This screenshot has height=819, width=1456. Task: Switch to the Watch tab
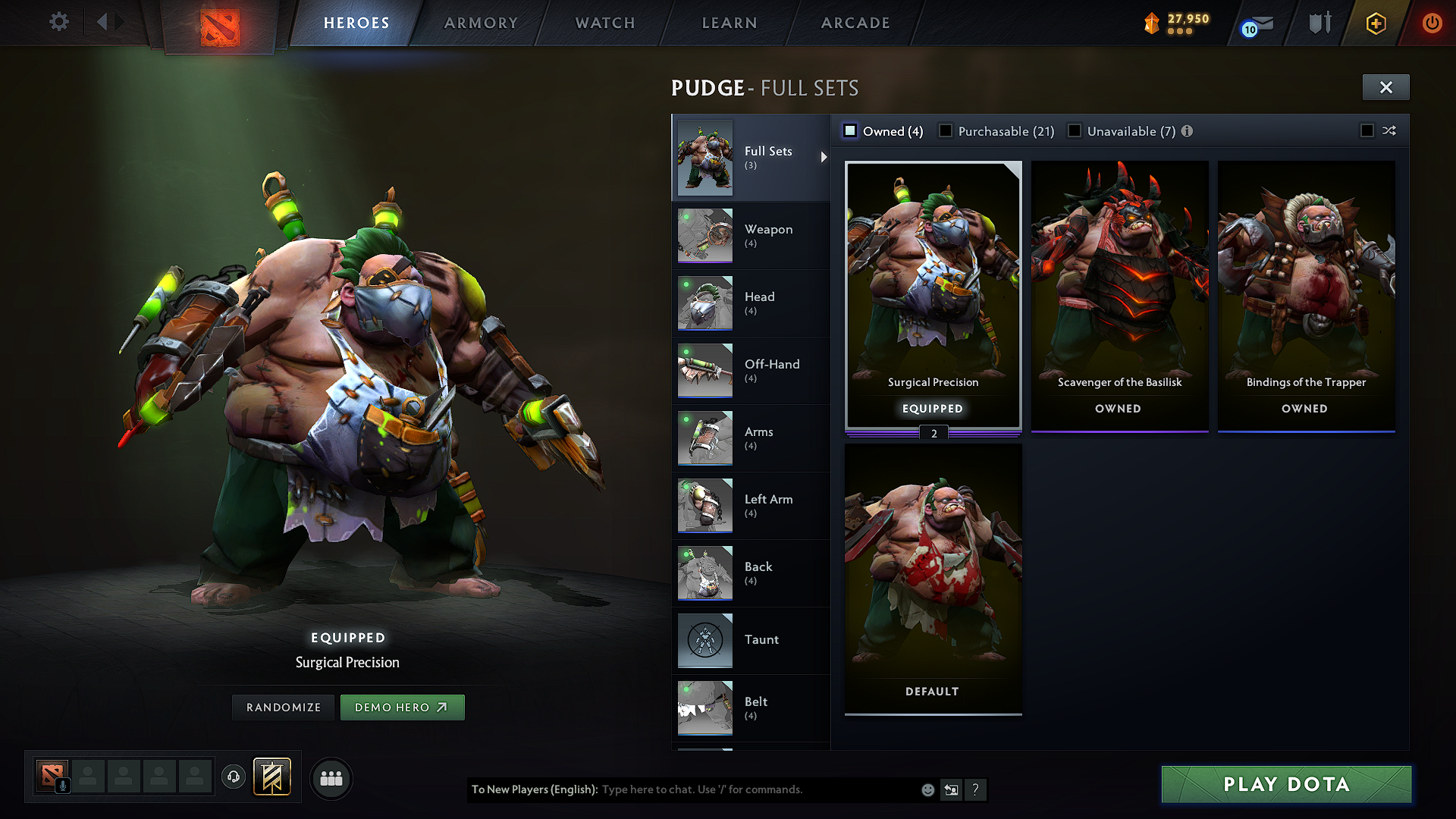pyautogui.click(x=605, y=23)
